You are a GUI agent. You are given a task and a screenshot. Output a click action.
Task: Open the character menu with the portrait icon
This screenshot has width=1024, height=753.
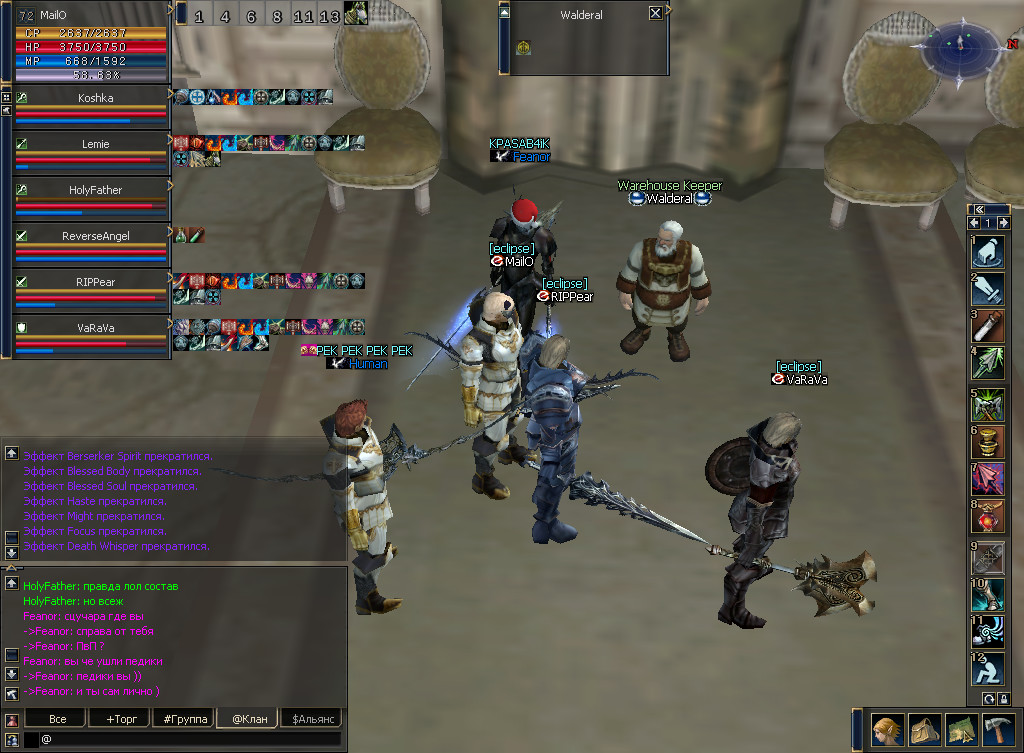pos(888,730)
